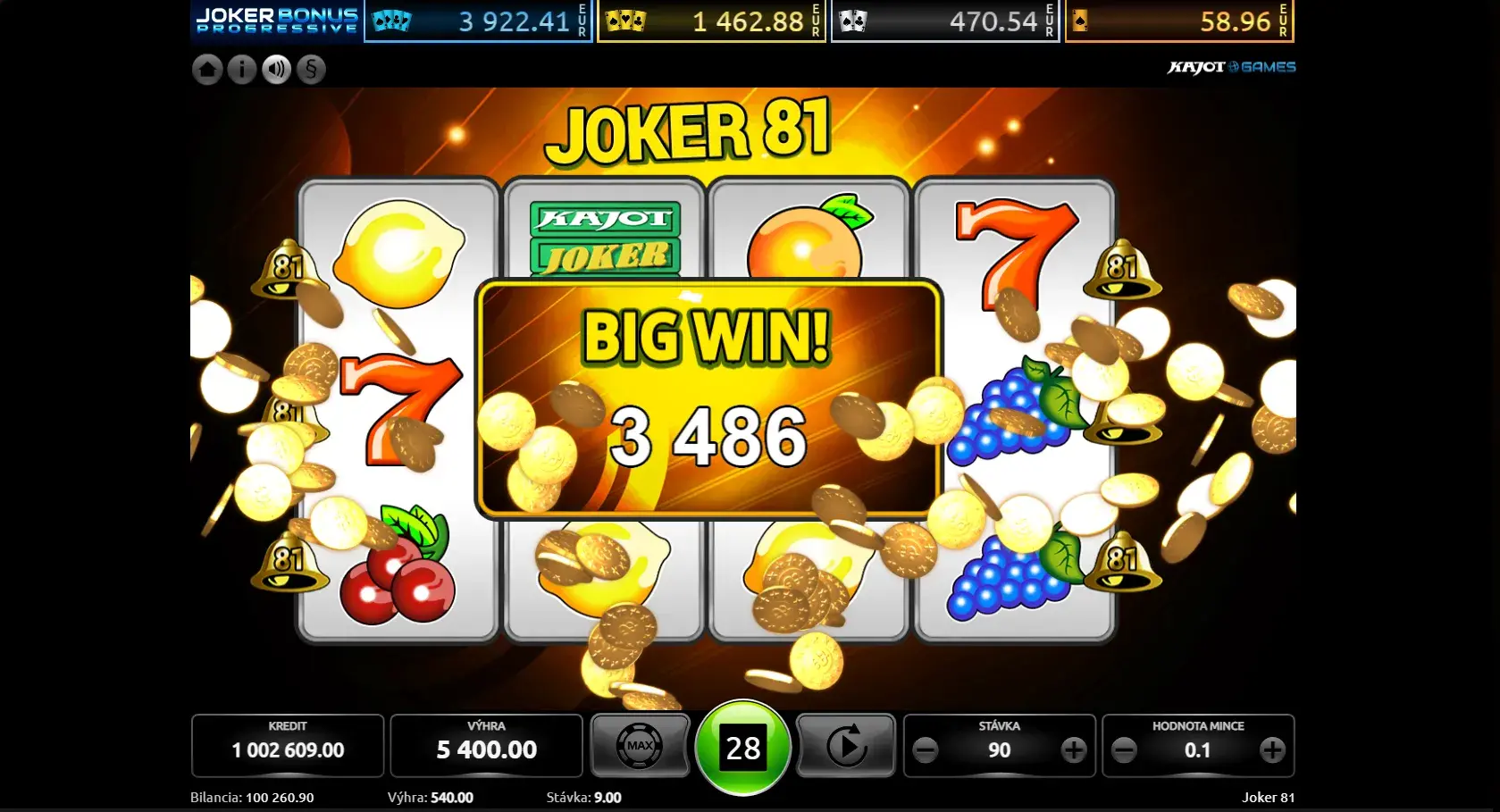Lower the Hodnota mince coin value

(x=1125, y=750)
